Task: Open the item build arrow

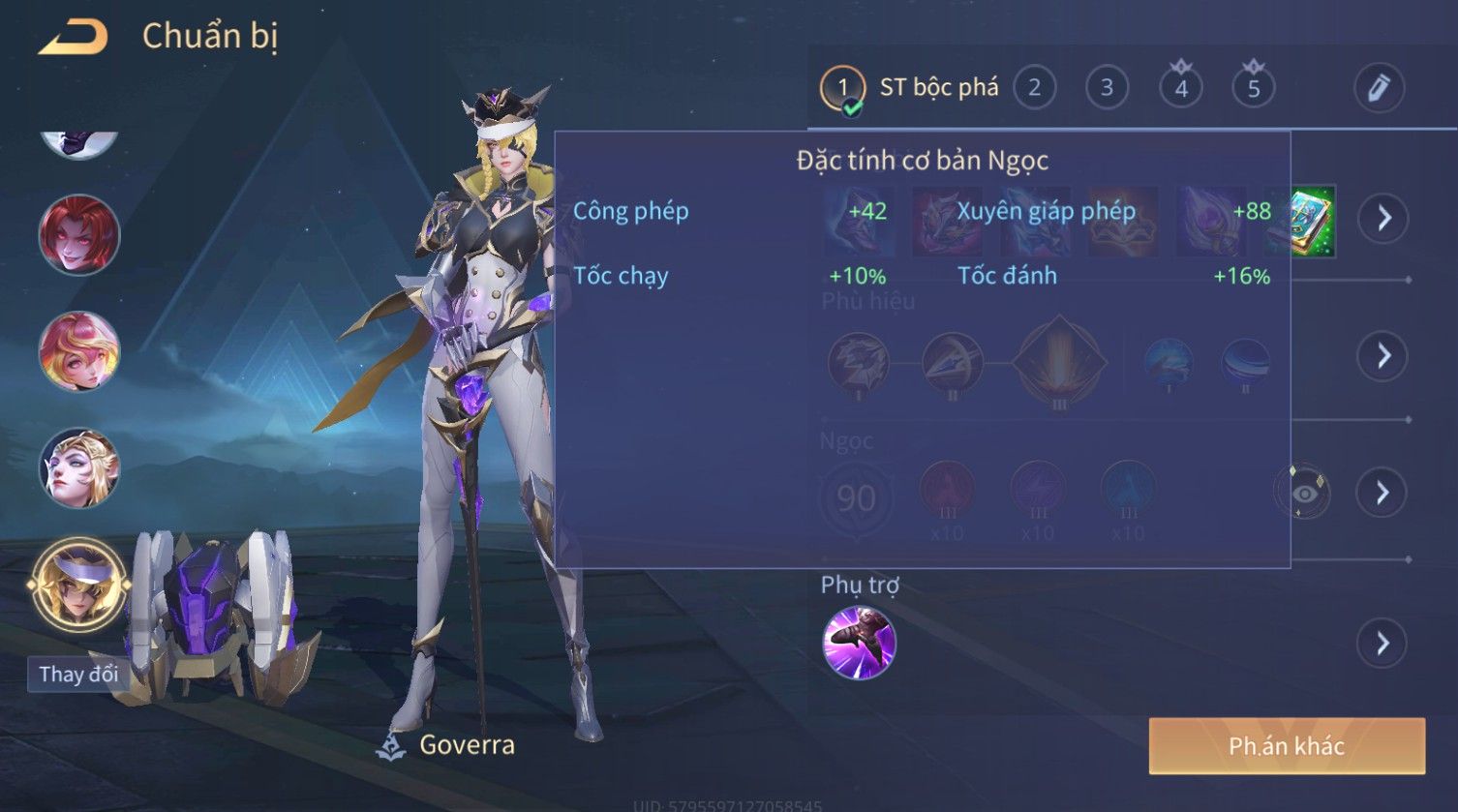Action: click(1383, 218)
